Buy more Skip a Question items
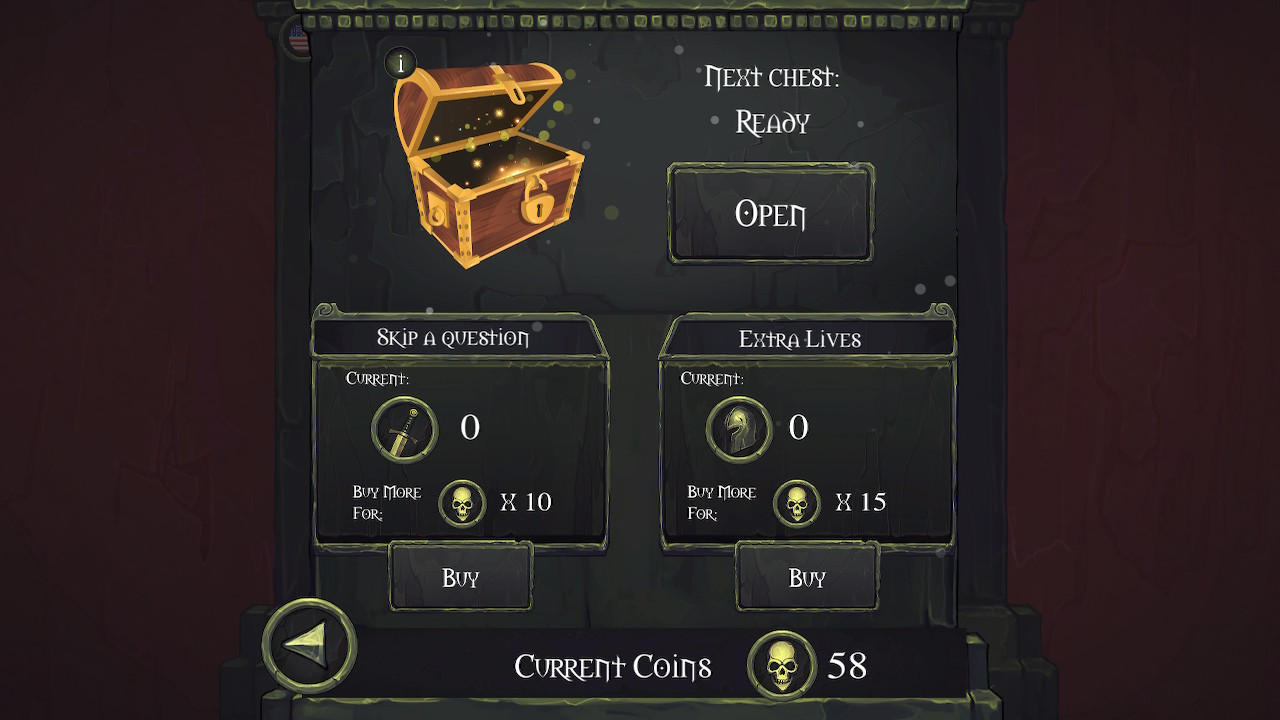 [460, 578]
